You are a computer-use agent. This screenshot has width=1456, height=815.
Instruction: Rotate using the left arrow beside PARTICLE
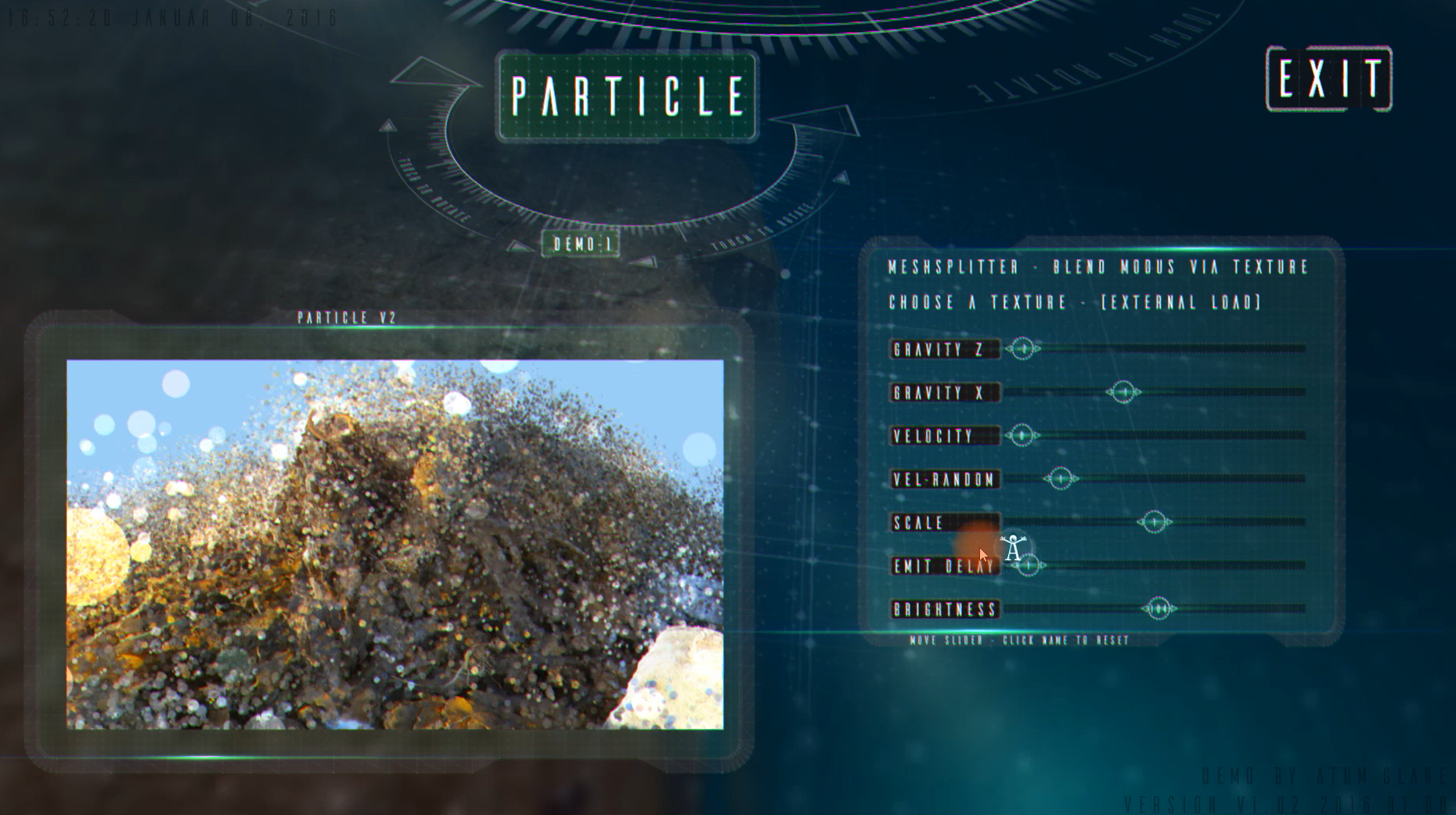[x=429, y=74]
